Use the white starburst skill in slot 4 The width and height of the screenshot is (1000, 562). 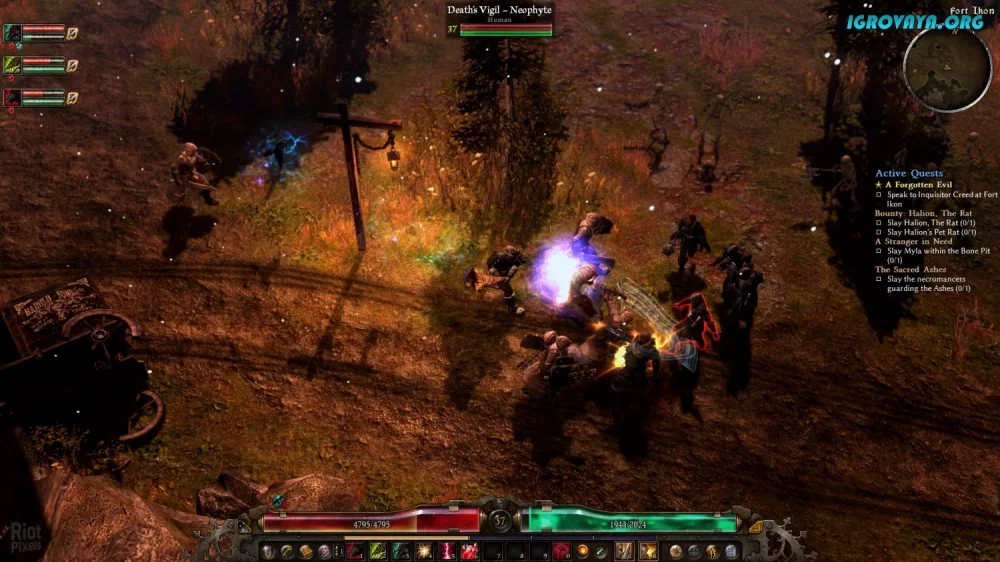tap(424, 551)
